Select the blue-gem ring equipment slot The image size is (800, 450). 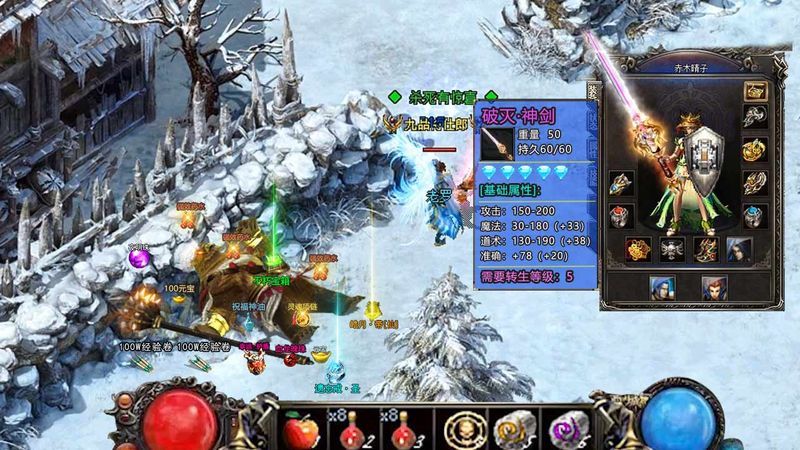(x=754, y=216)
